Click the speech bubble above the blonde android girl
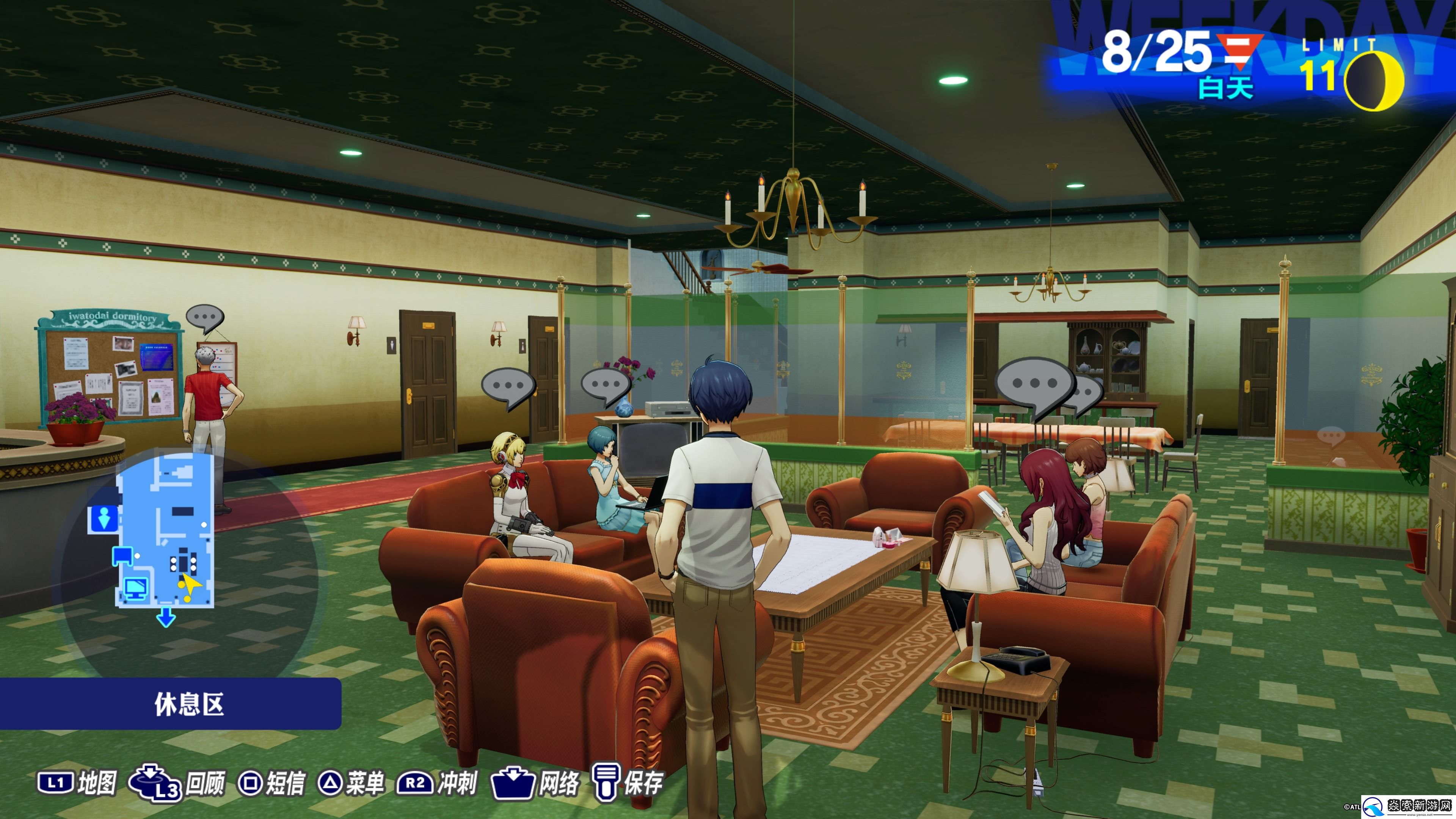Viewport: 1456px width, 819px height. [x=508, y=387]
